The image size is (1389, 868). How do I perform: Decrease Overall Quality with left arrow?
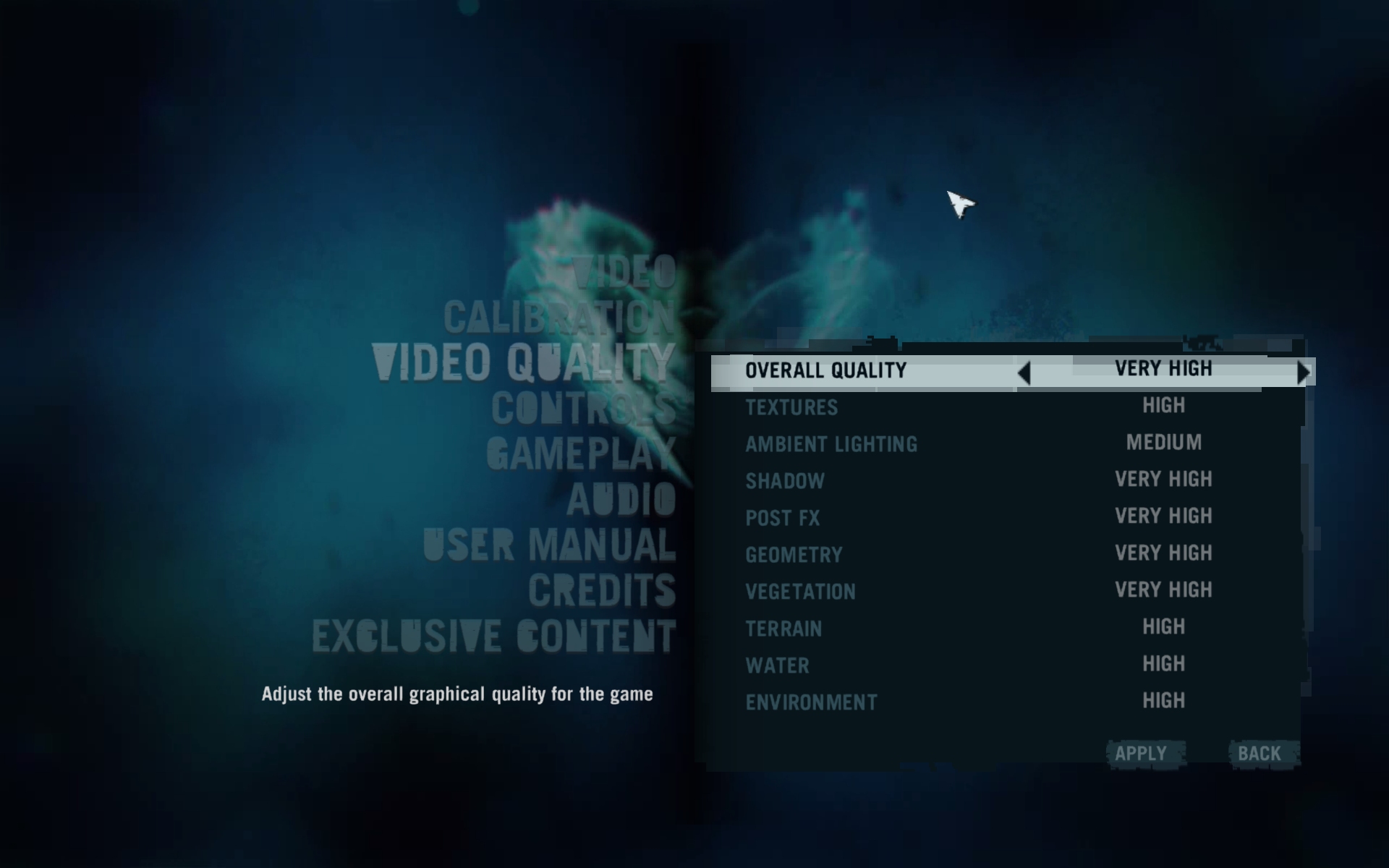[1024, 373]
